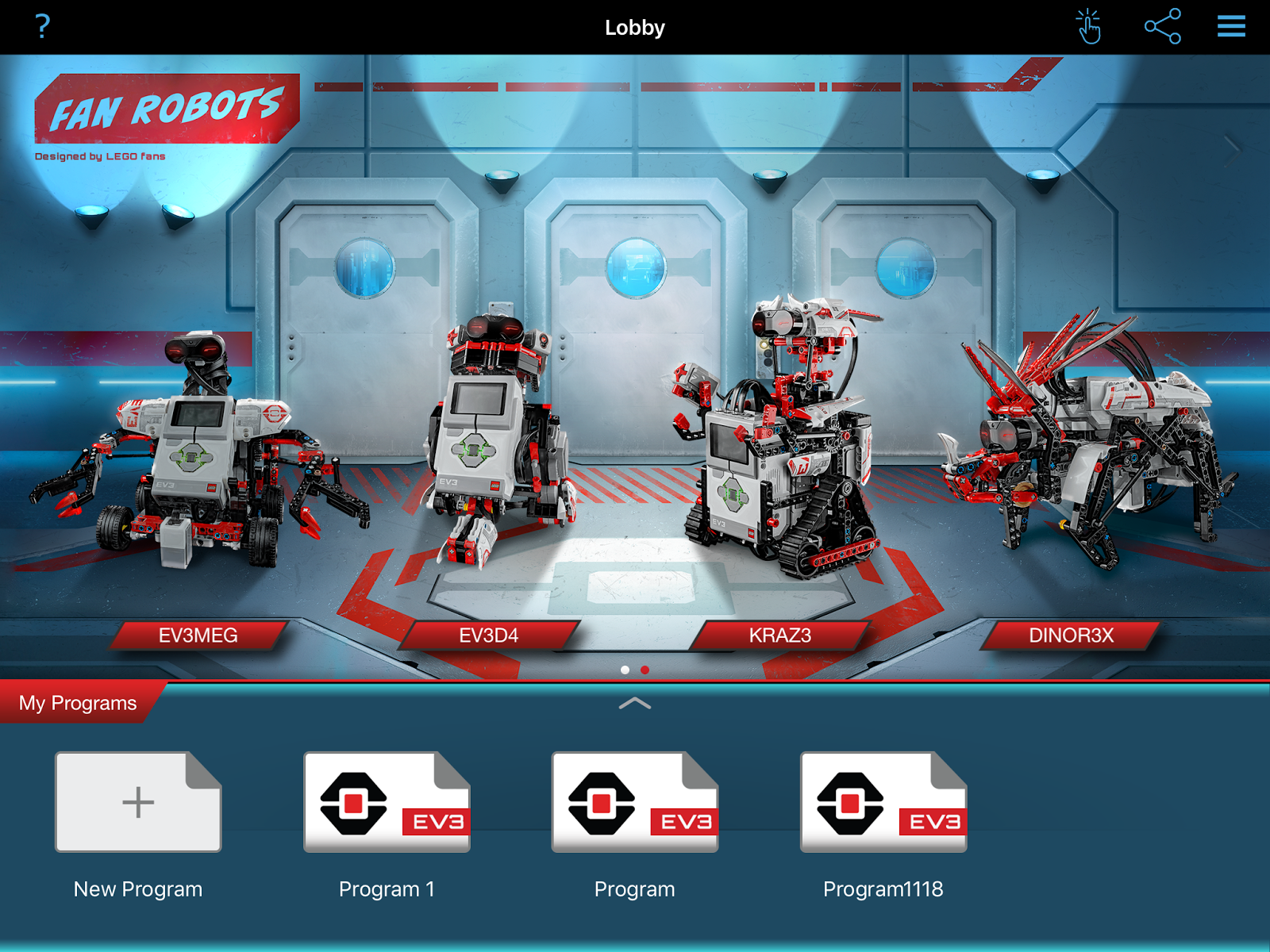
Task: Open the share options icon
Action: 1164,26
